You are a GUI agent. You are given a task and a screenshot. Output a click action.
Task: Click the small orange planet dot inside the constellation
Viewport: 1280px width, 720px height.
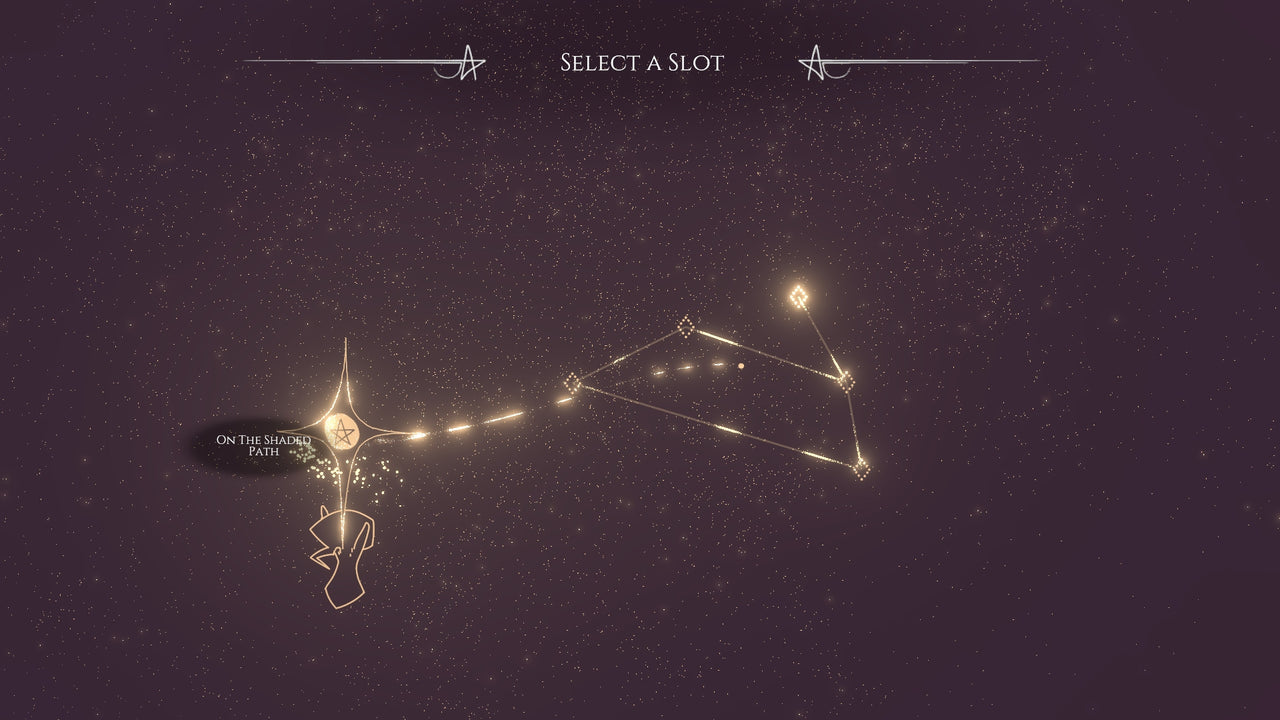[740, 365]
